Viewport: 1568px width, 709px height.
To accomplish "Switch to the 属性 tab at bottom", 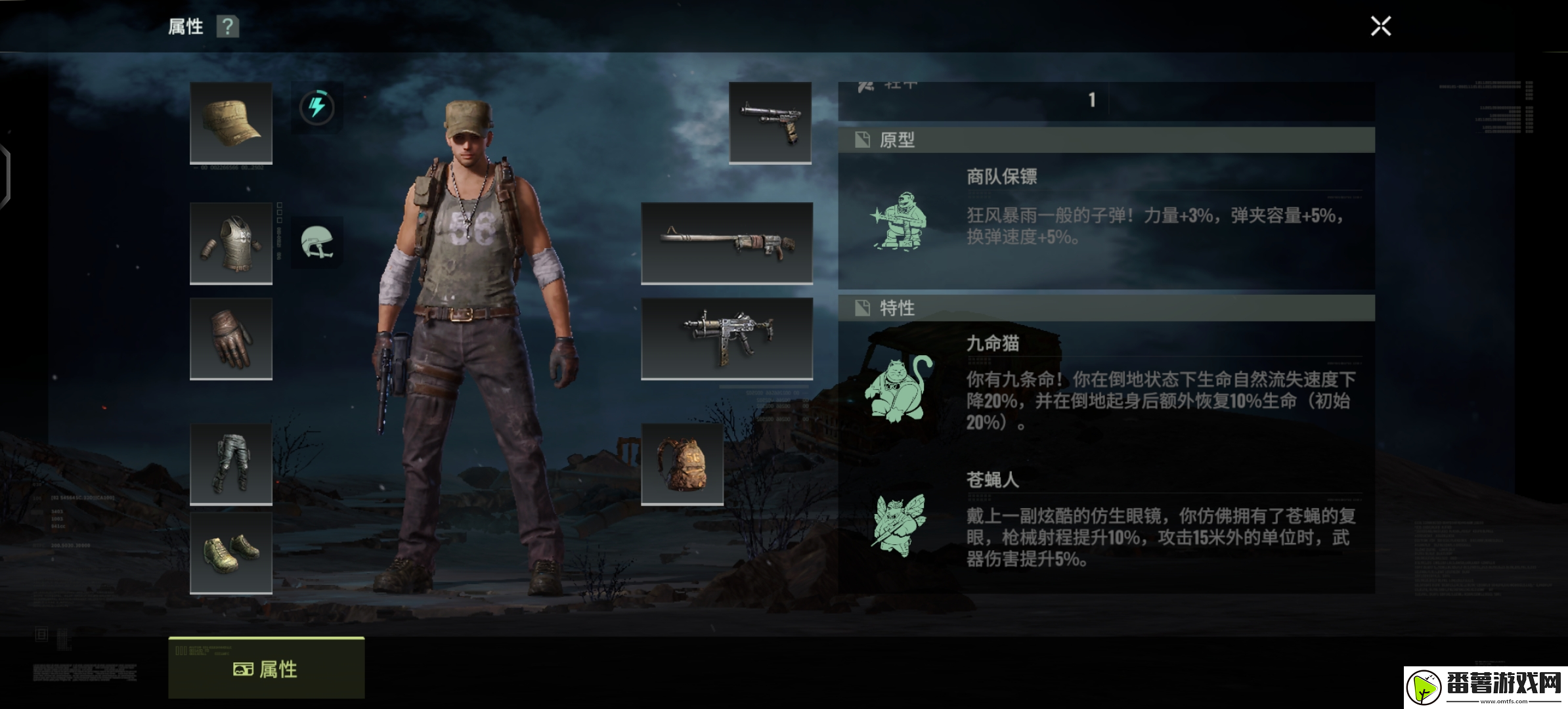I will 266,668.
